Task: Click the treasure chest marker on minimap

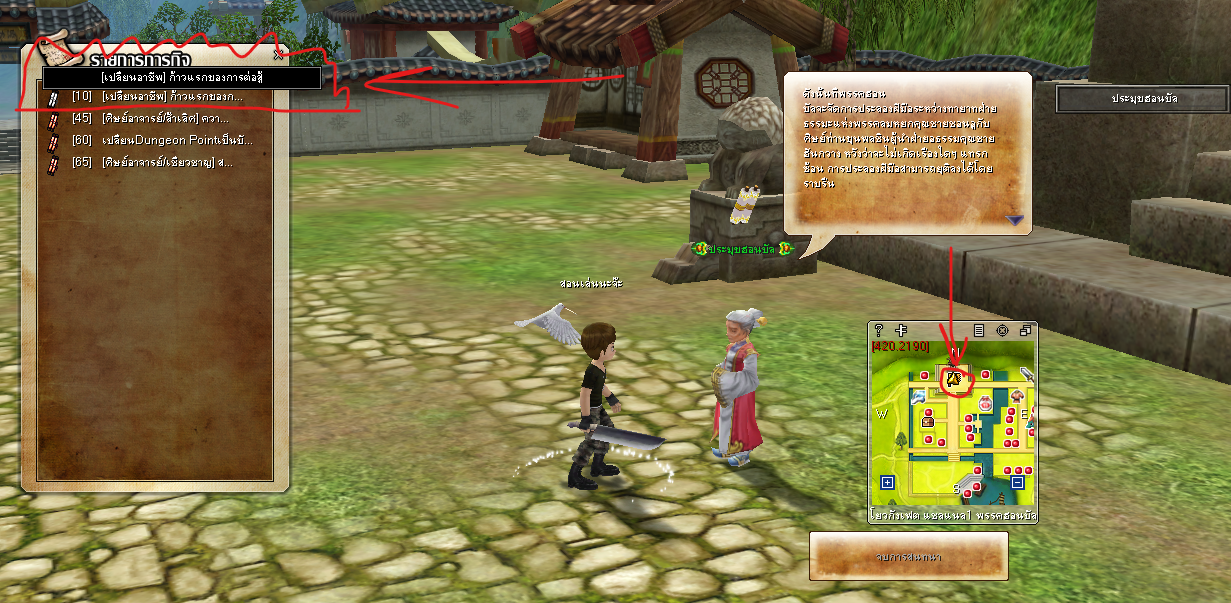Action: click(x=928, y=421)
